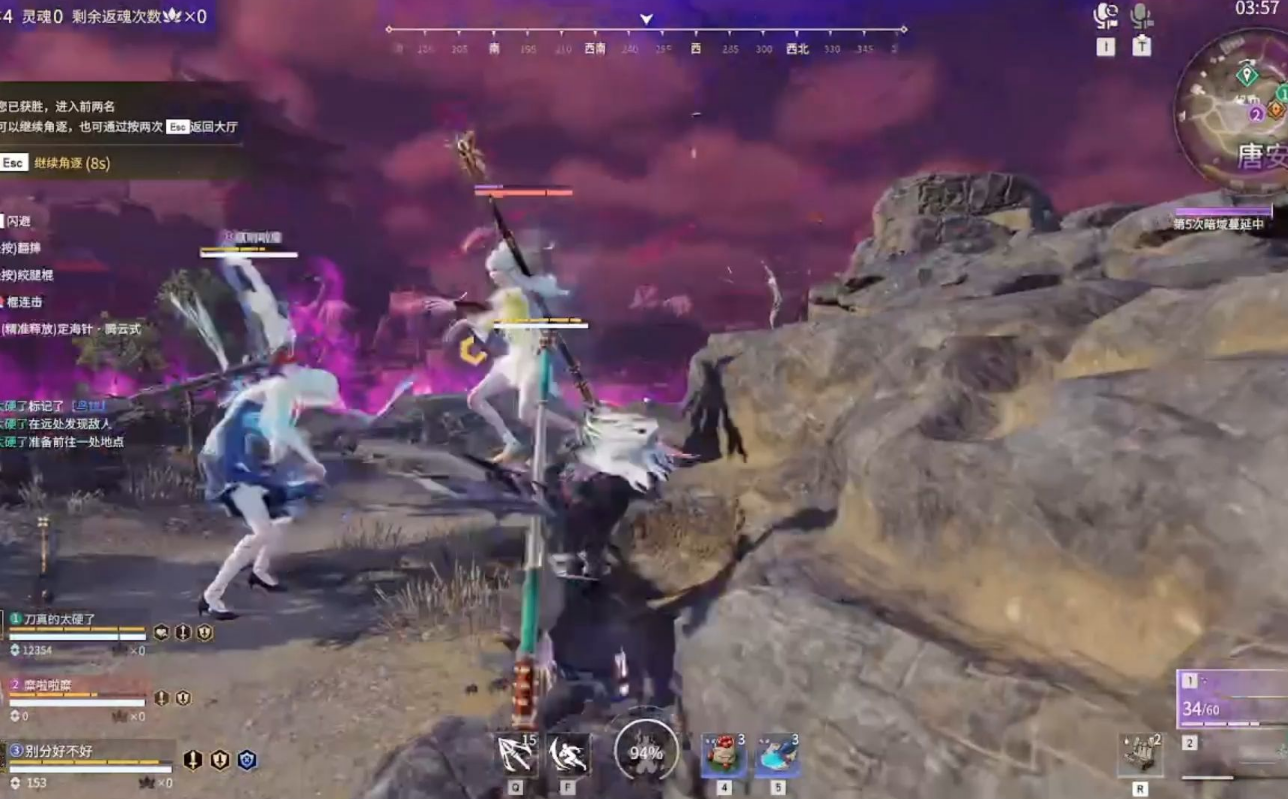Click the compass bar heading indicator
The image size is (1288, 799).
pos(646,20)
